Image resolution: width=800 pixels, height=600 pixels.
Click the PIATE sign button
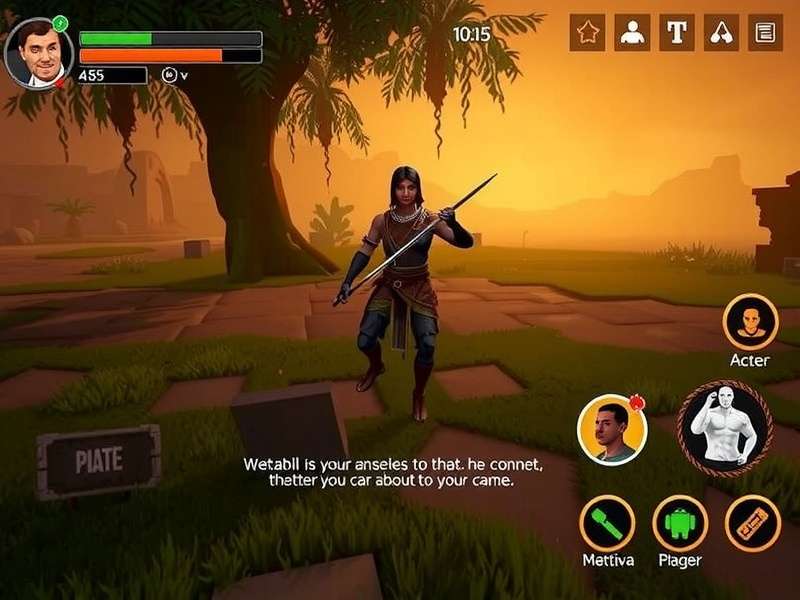[99, 461]
